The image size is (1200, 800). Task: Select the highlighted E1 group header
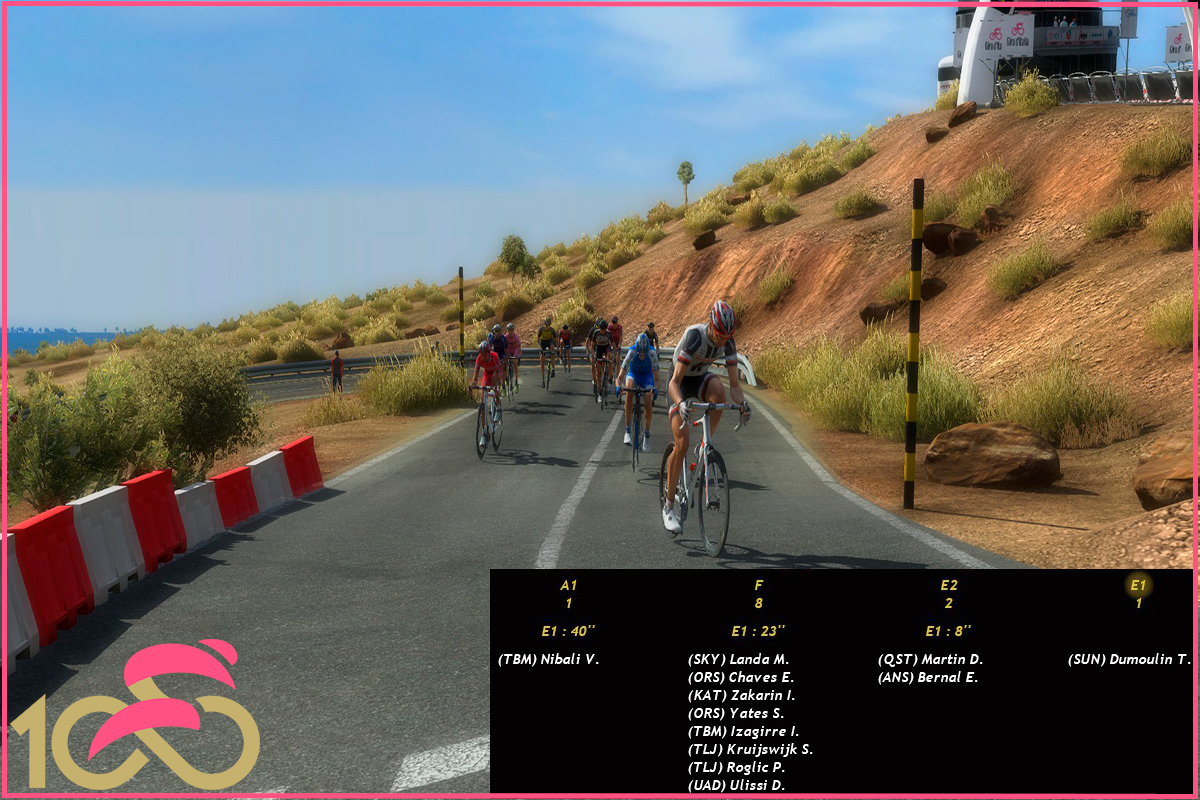(x=1138, y=586)
